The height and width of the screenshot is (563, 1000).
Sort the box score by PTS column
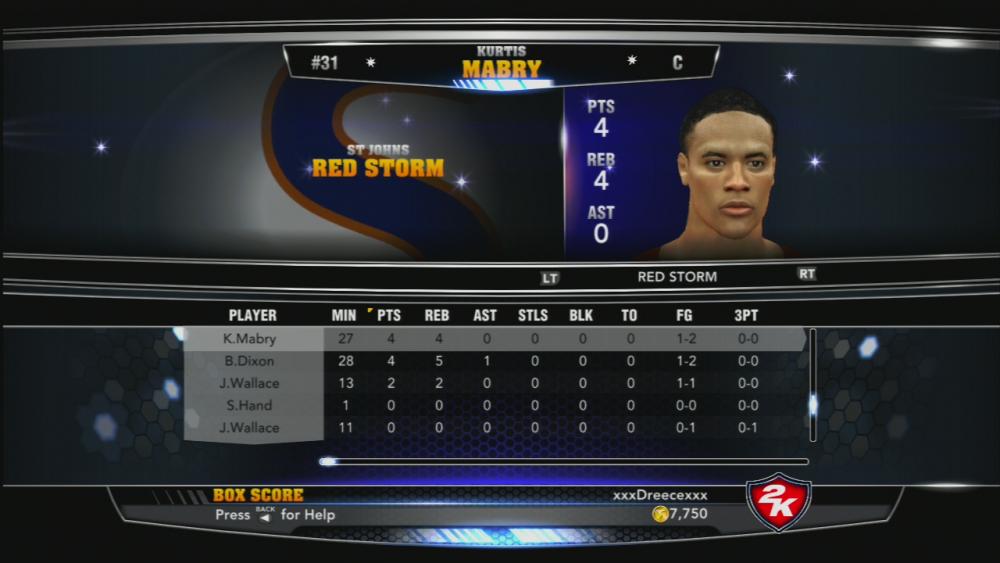coord(391,315)
